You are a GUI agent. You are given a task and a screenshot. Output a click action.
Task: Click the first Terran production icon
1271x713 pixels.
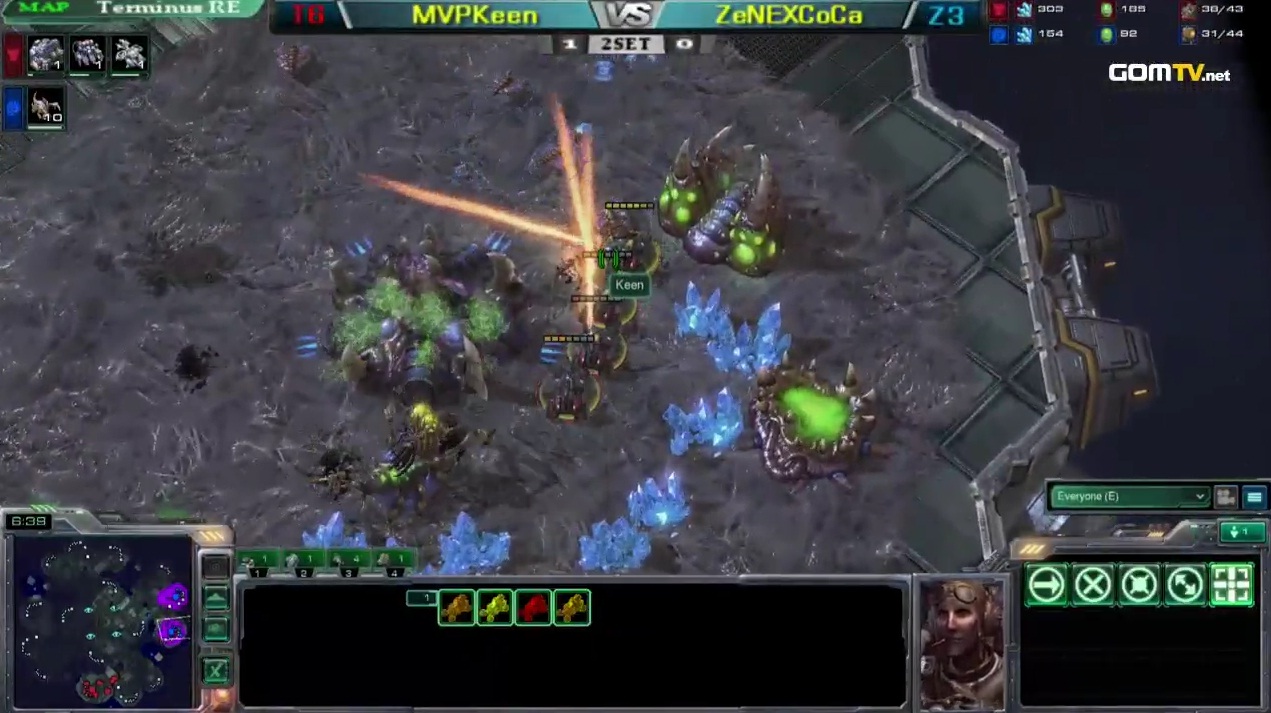coord(46,53)
